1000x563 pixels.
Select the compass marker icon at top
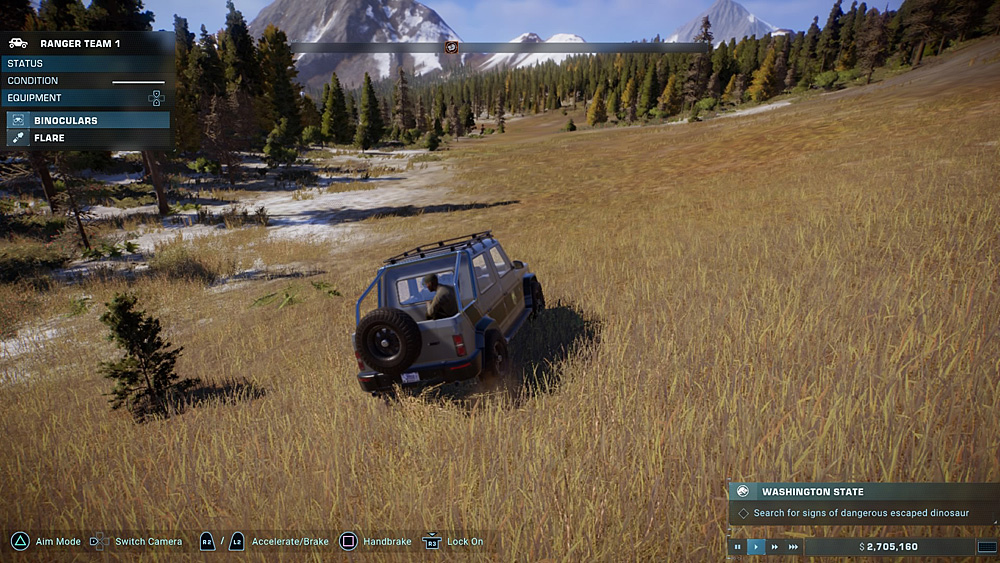tap(451, 47)
